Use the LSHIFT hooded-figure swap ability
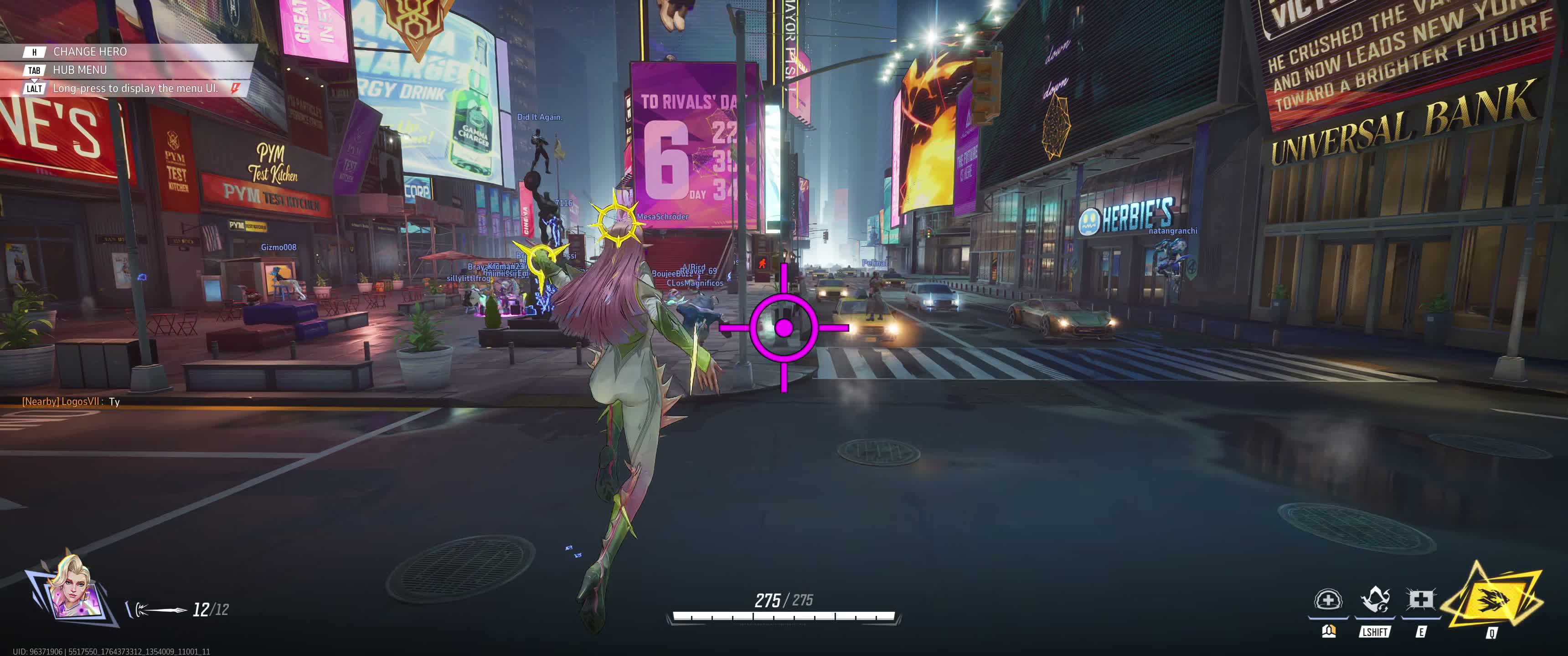 point(1374,601)
